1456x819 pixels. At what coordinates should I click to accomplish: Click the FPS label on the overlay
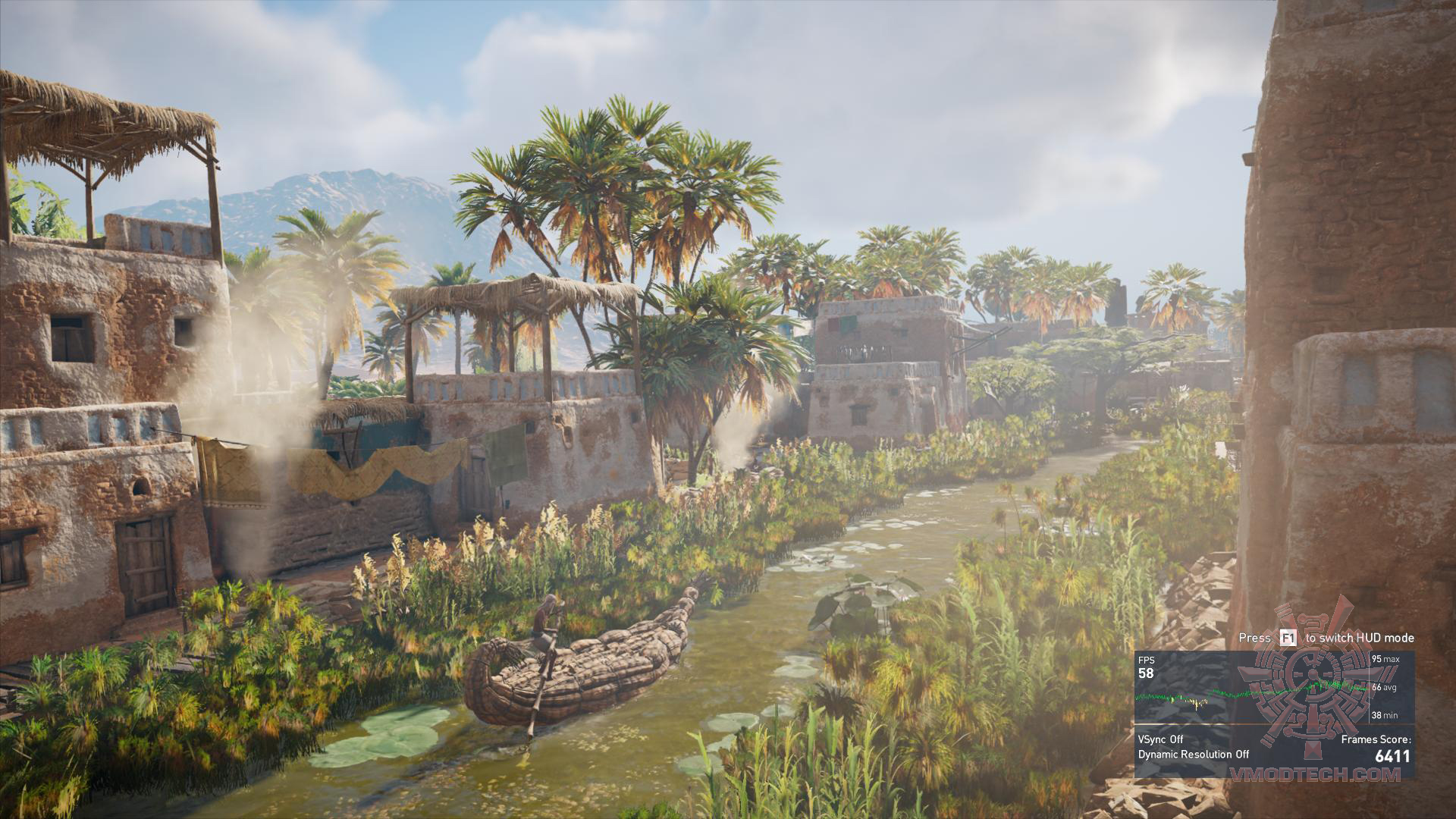1147,660
